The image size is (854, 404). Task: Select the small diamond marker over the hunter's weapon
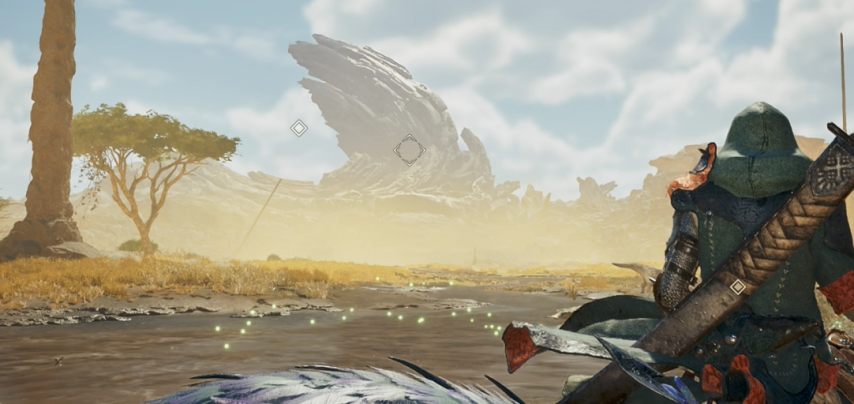click(x=737, y=287)
